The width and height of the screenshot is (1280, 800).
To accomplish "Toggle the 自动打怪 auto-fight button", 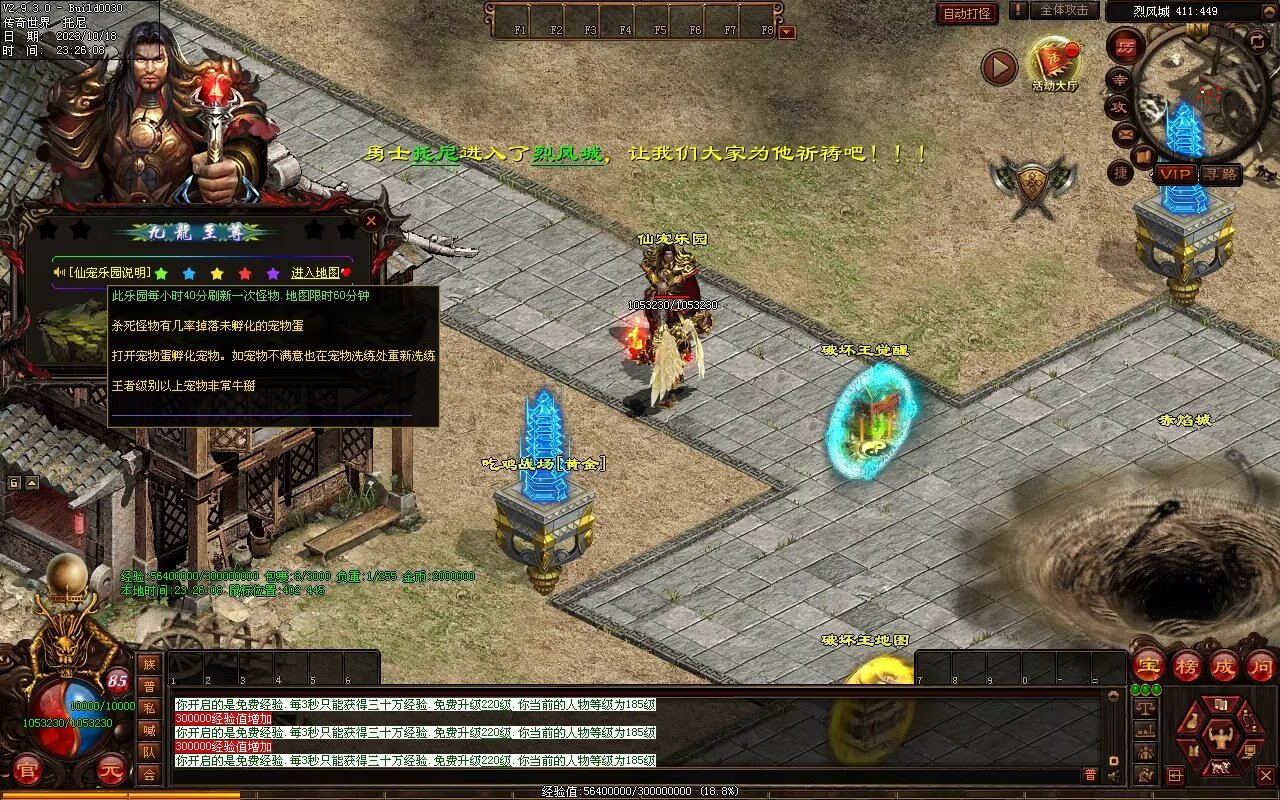I will point(967,13).
